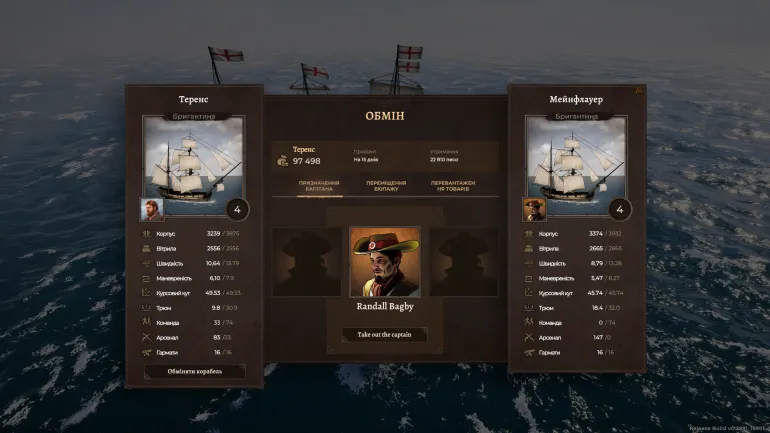Close the exchange window with the corner X
The image size is (770, 433).
click(639, 89)
